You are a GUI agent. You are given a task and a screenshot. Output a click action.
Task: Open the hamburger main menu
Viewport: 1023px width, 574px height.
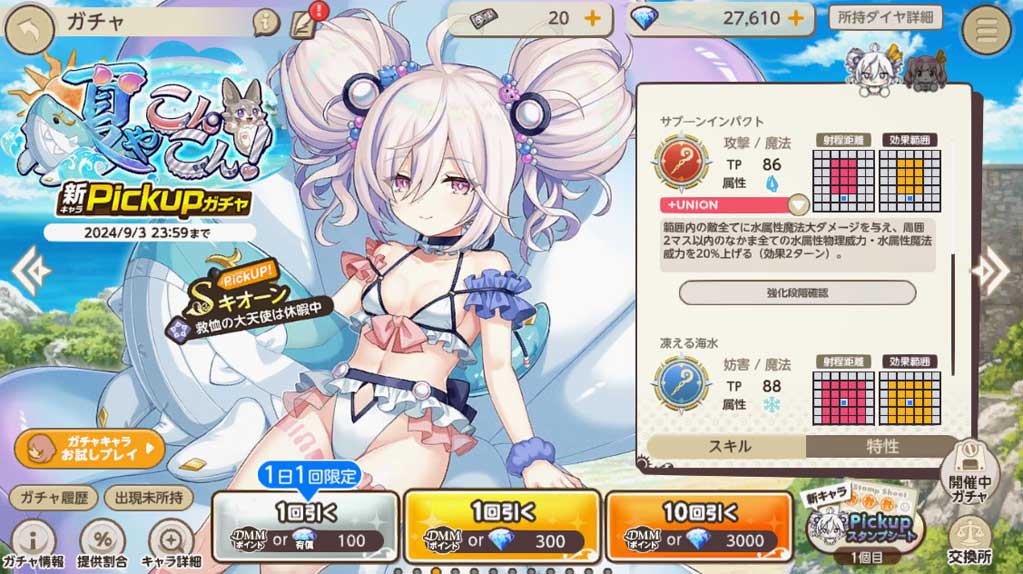986,30
